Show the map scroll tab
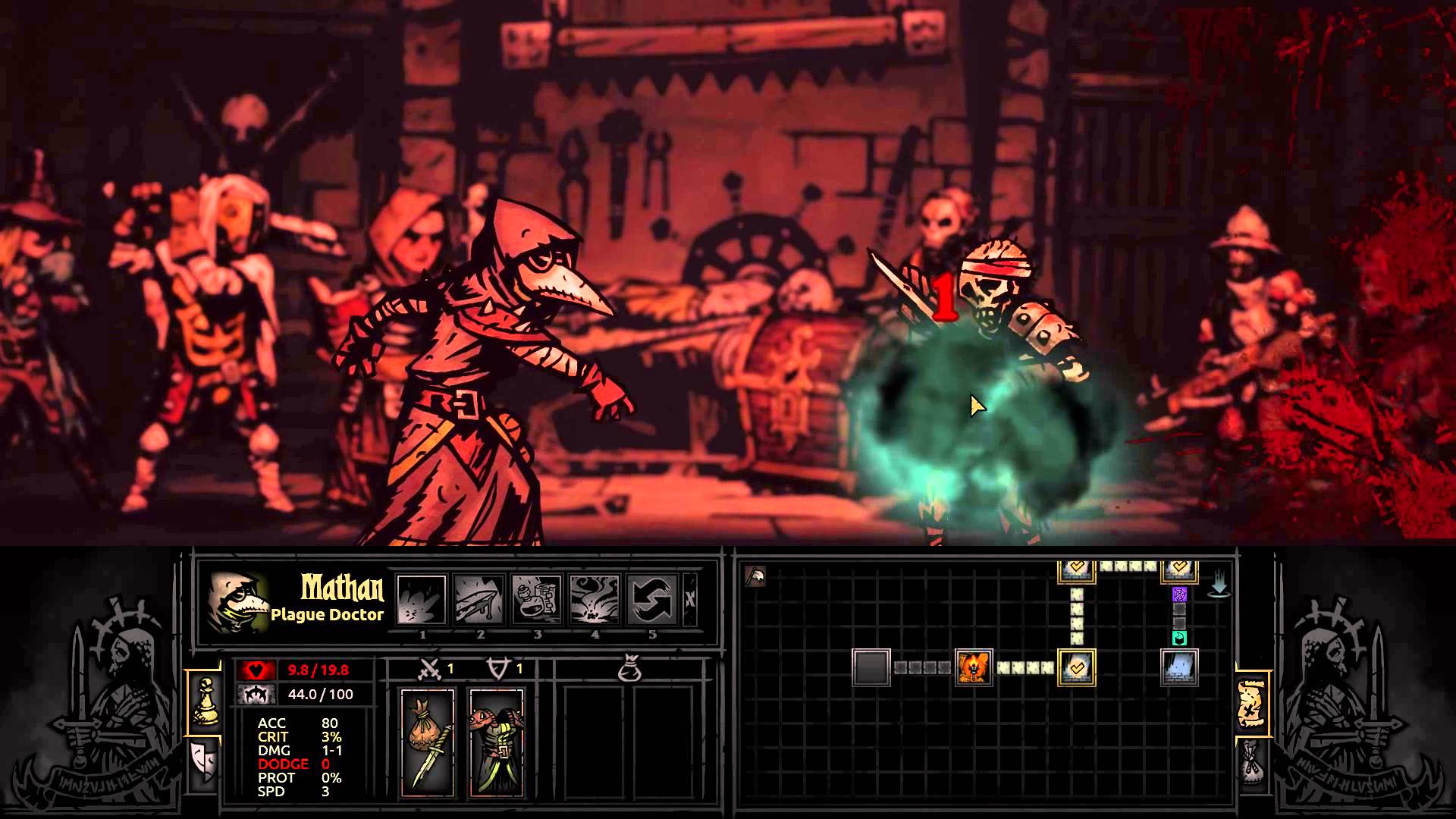 coord(1251,702)
